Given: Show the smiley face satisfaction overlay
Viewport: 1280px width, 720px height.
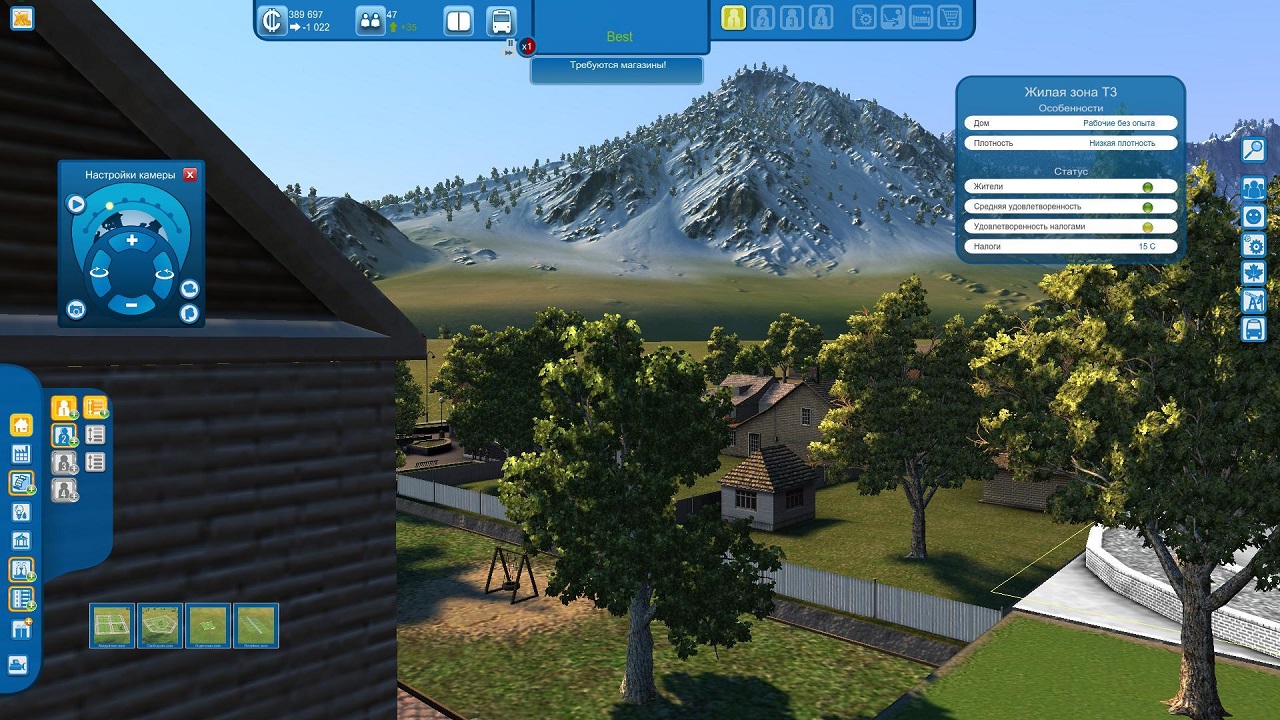Looking at the screenshot, I should [1253, 217].
